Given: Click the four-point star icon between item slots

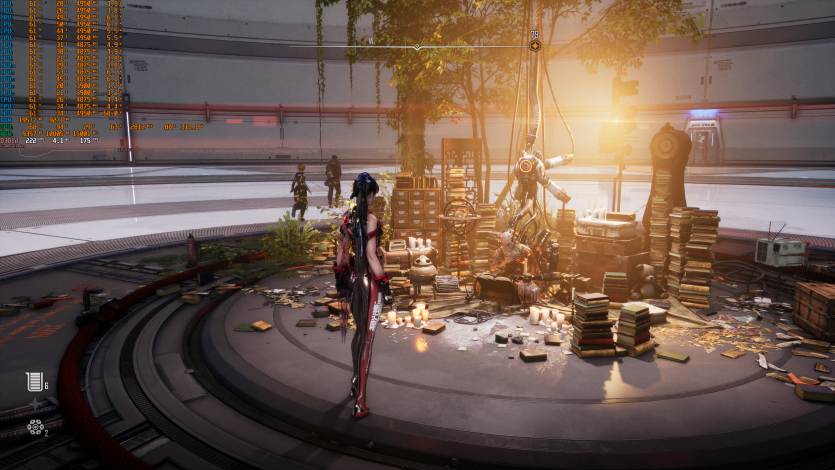Looking at the screenshot, I should coord(35,404).
